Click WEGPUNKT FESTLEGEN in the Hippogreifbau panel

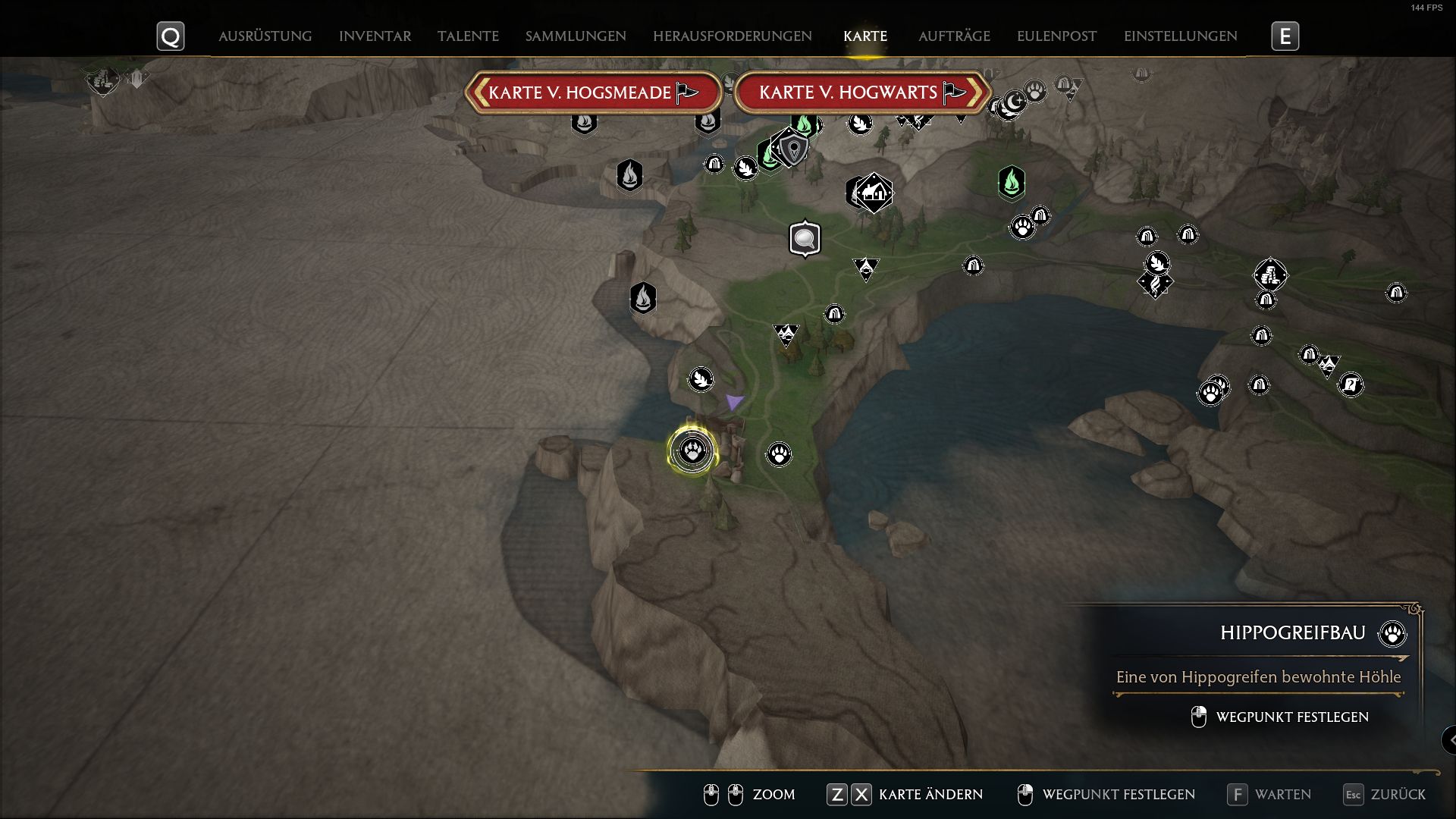pos(1291,716)
